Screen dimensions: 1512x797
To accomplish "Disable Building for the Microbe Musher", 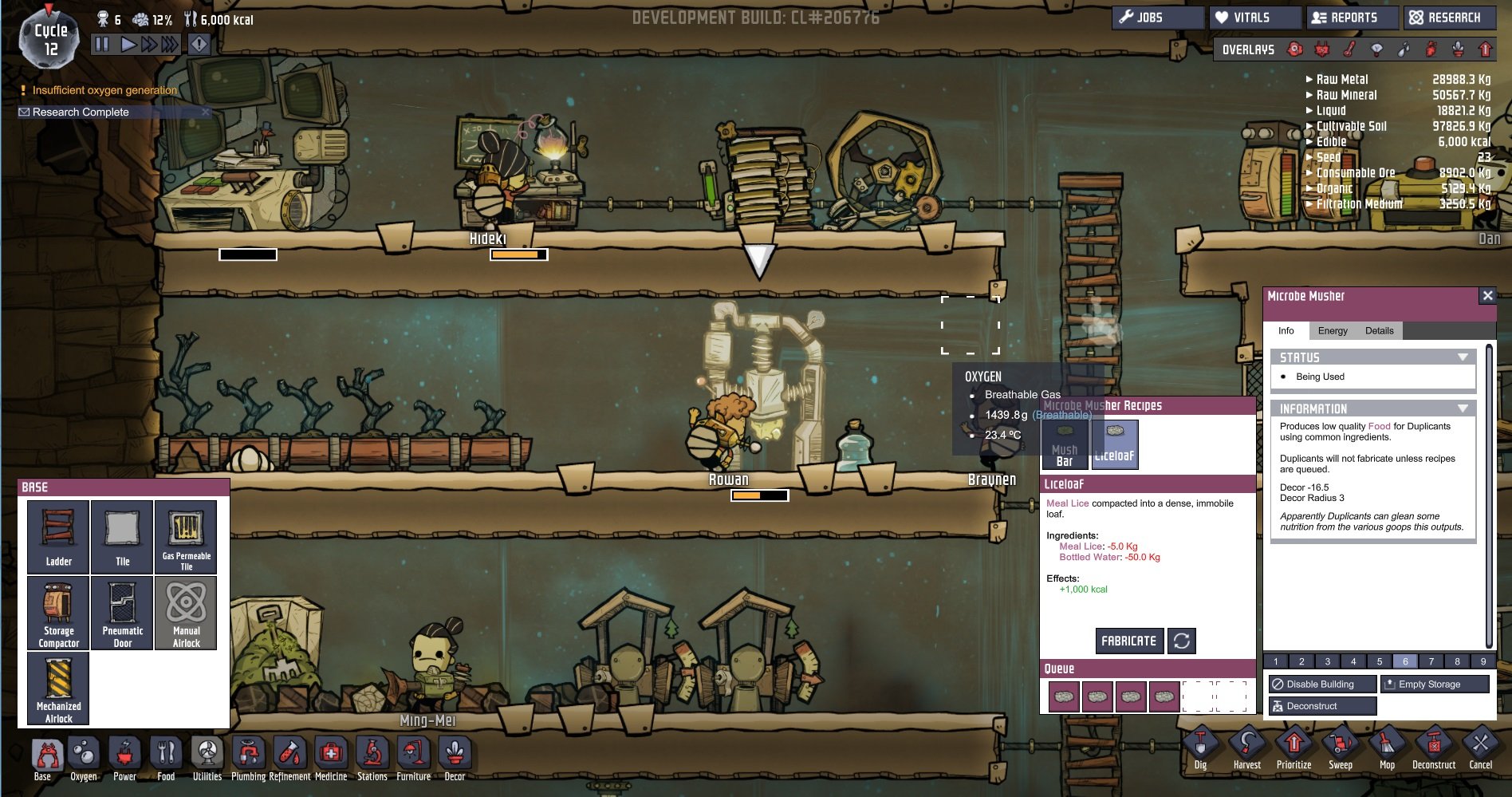I will [x=1321, y=685].
